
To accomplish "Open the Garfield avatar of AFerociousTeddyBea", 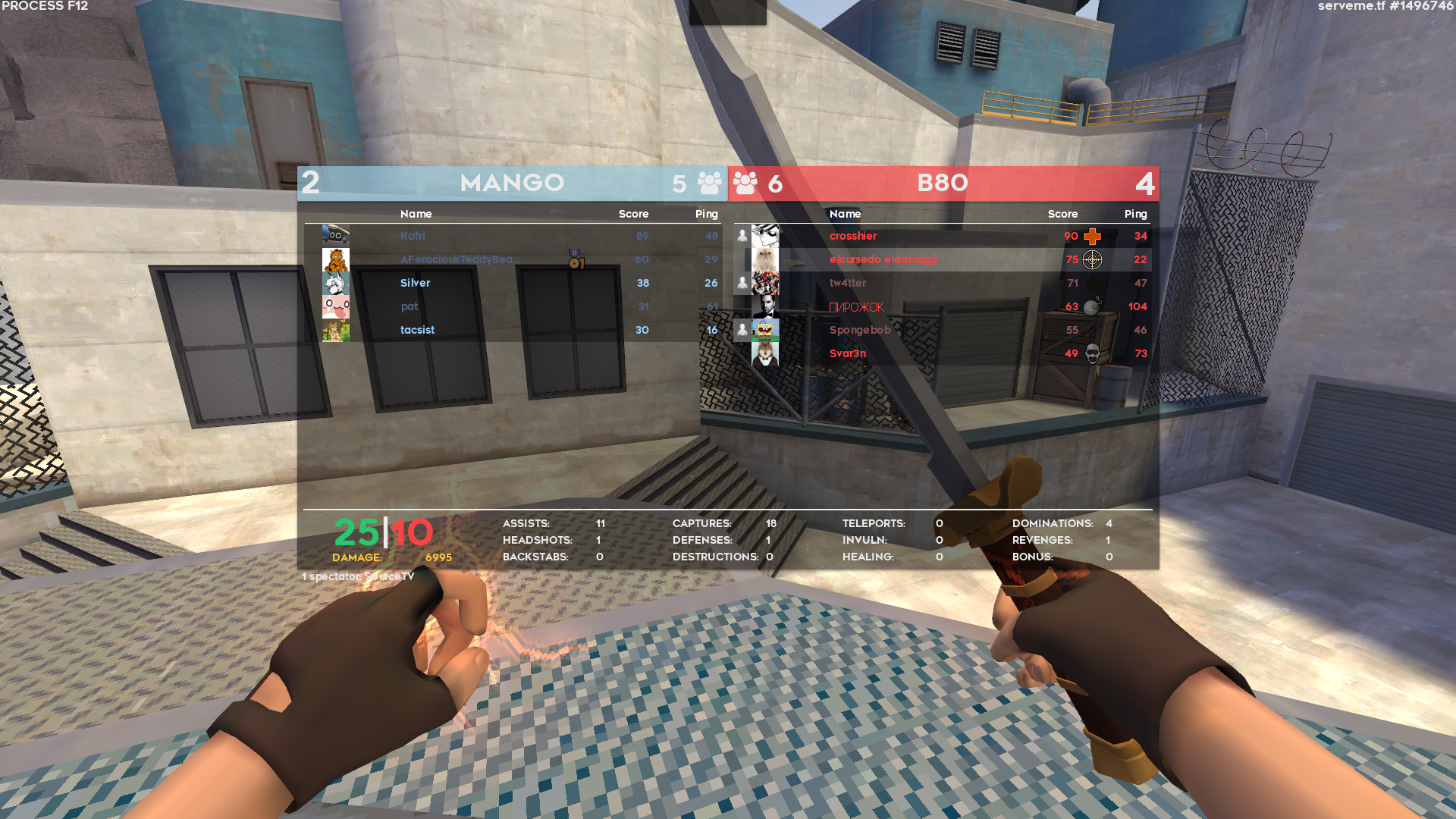I will pyautogui.click(x=335, y=260).
